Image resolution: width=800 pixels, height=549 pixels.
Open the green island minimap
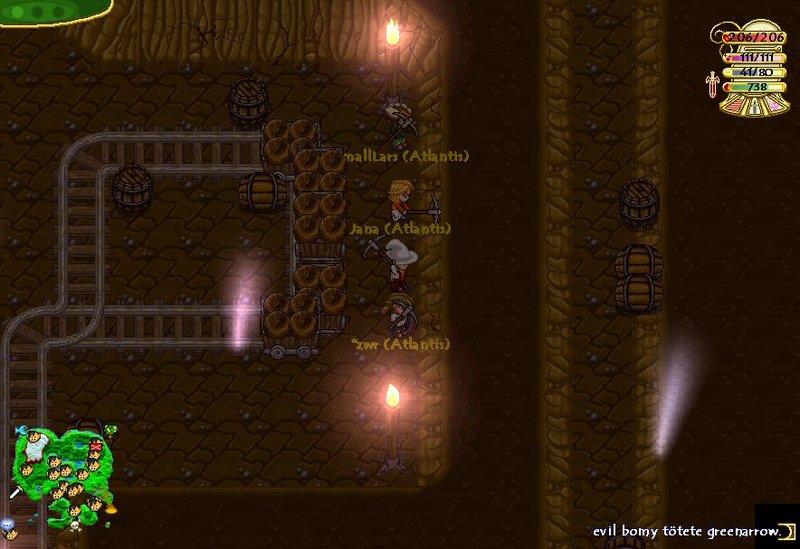(60, 467)
